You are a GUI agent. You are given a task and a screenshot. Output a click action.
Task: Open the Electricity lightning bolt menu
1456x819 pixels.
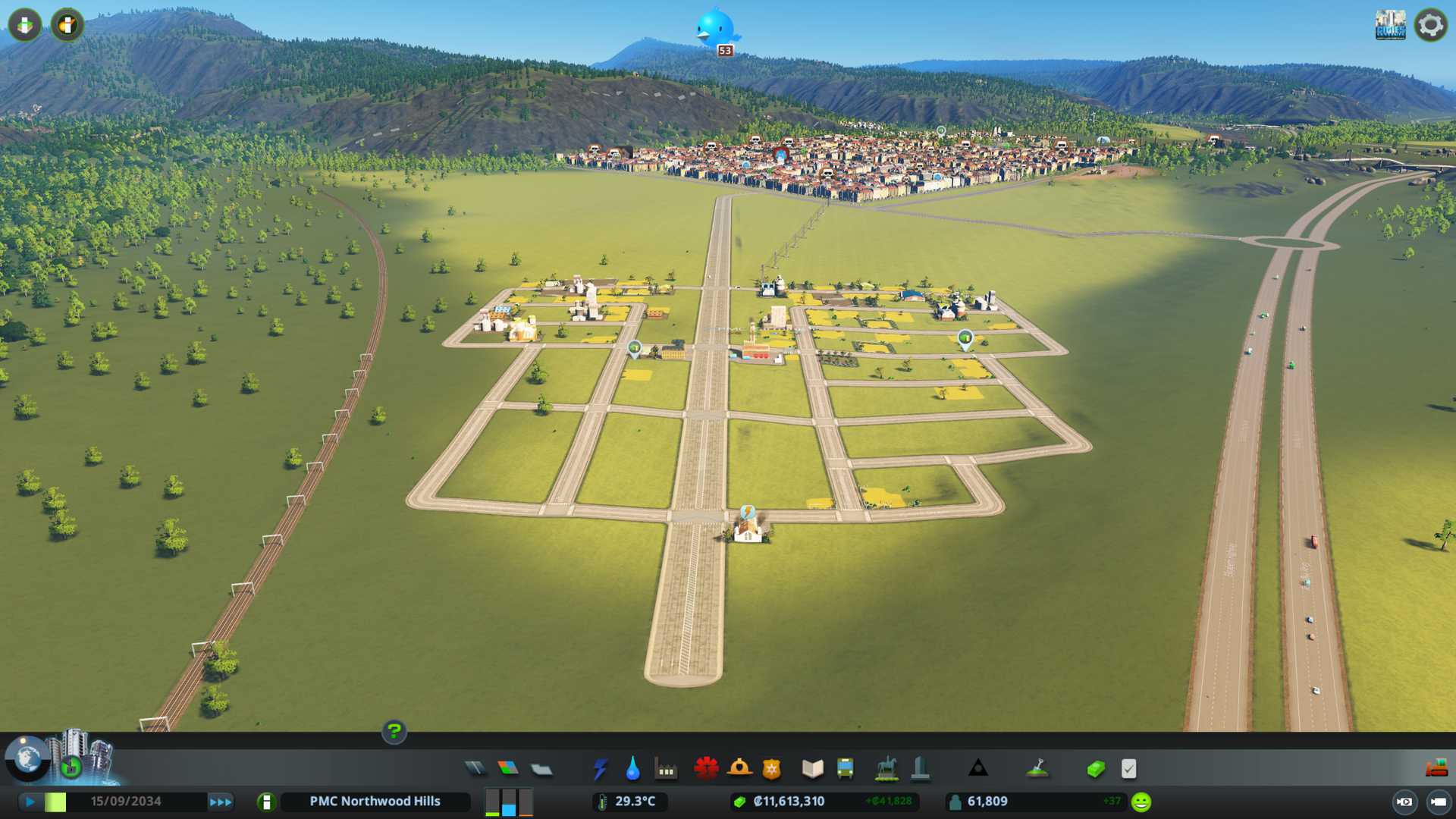click(x=600, y=769)
